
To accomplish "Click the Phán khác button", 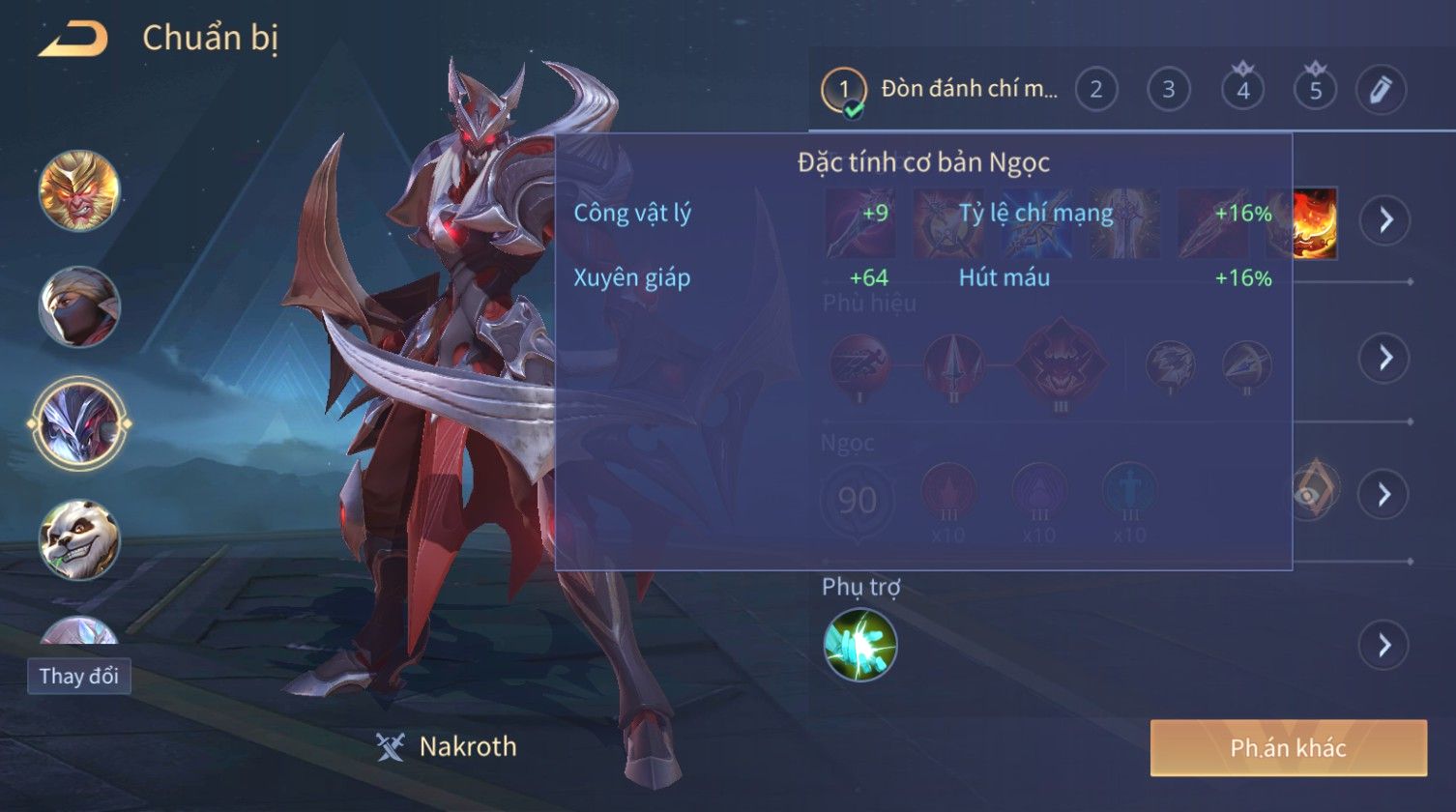I will 1288,747.
